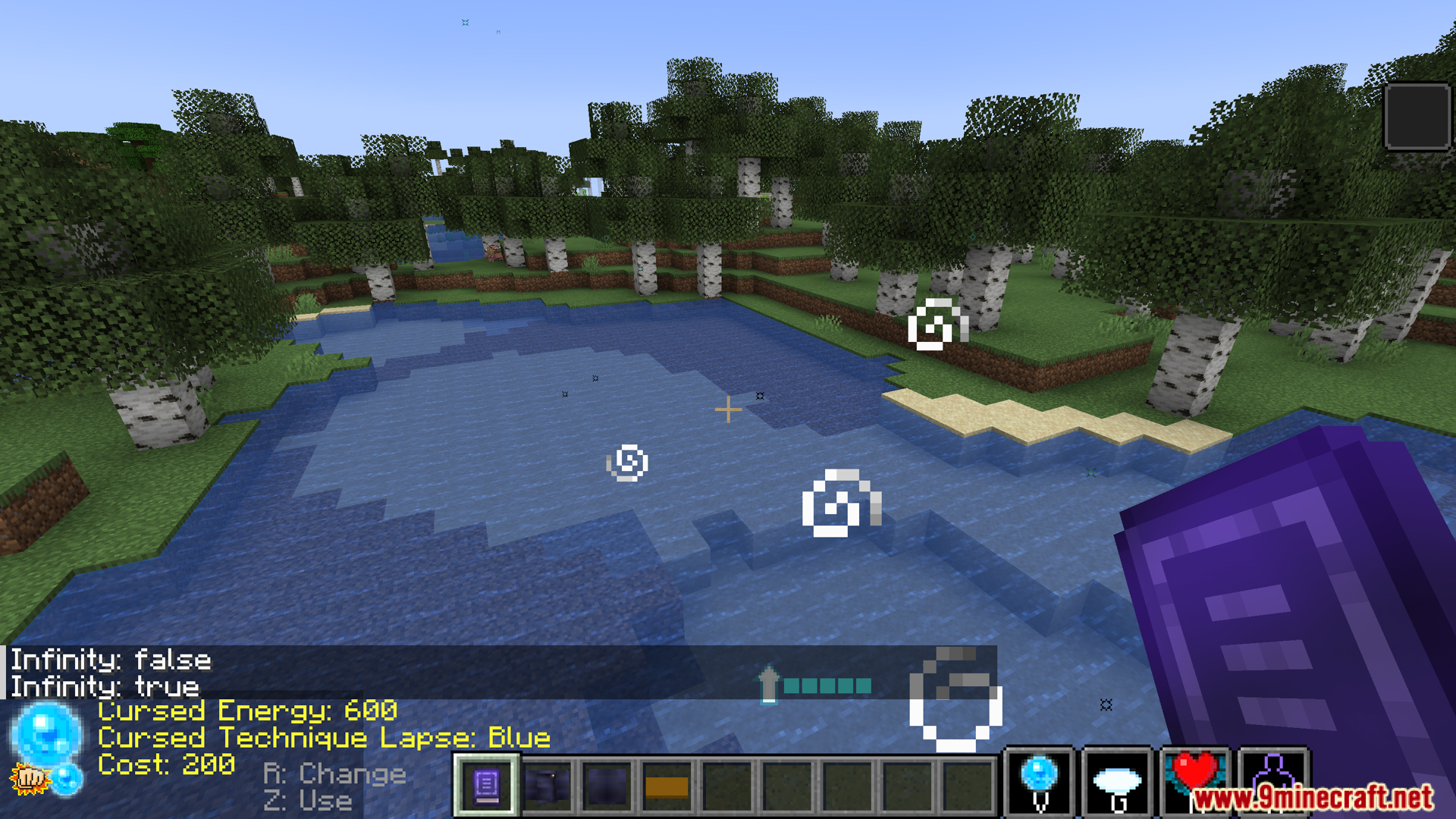Viewport: 1456px width, 819px height.
Task: Expand the minimap square in the top-right corner
Action: tap(1417, 118)
